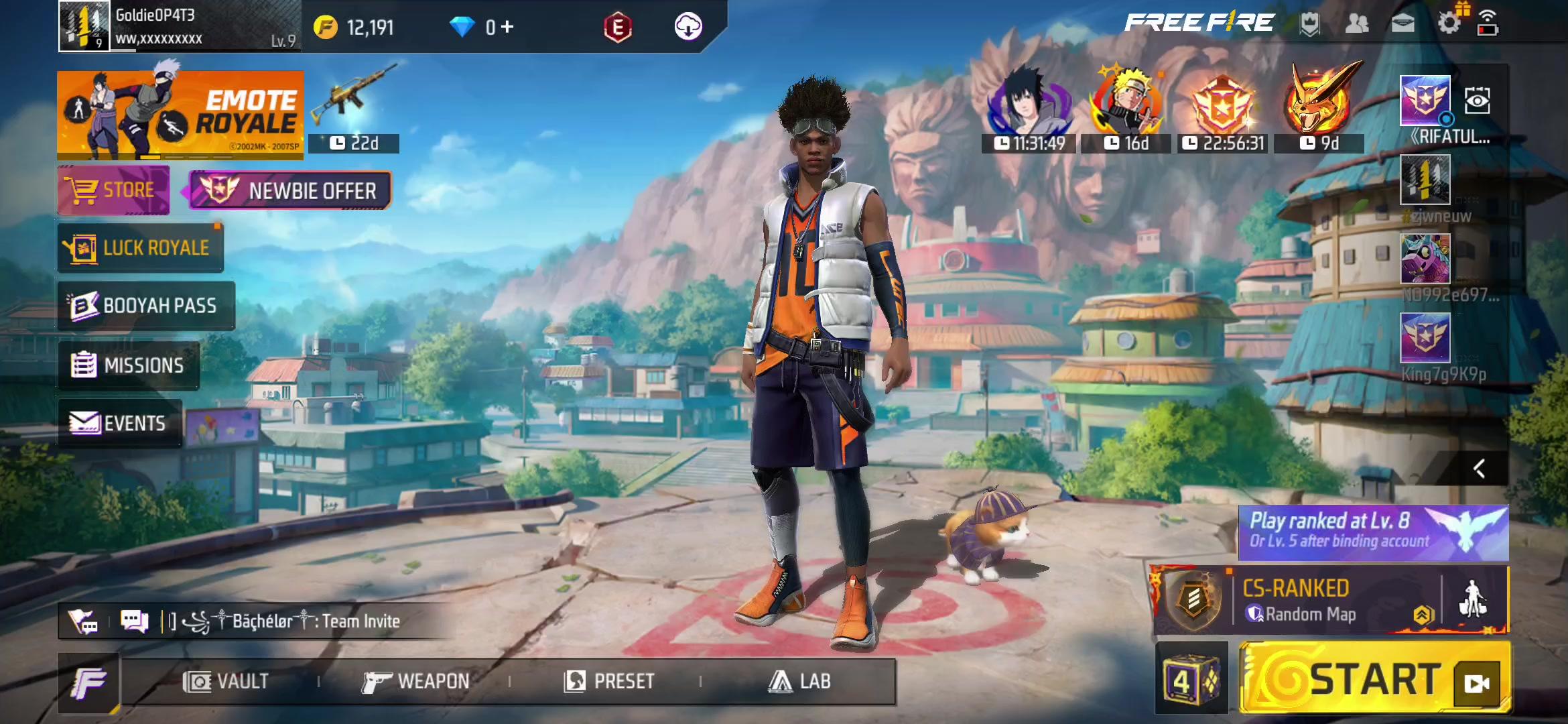Open the friends icon in top bar
Screen dimensions: 1568x724
(1357, 24)
